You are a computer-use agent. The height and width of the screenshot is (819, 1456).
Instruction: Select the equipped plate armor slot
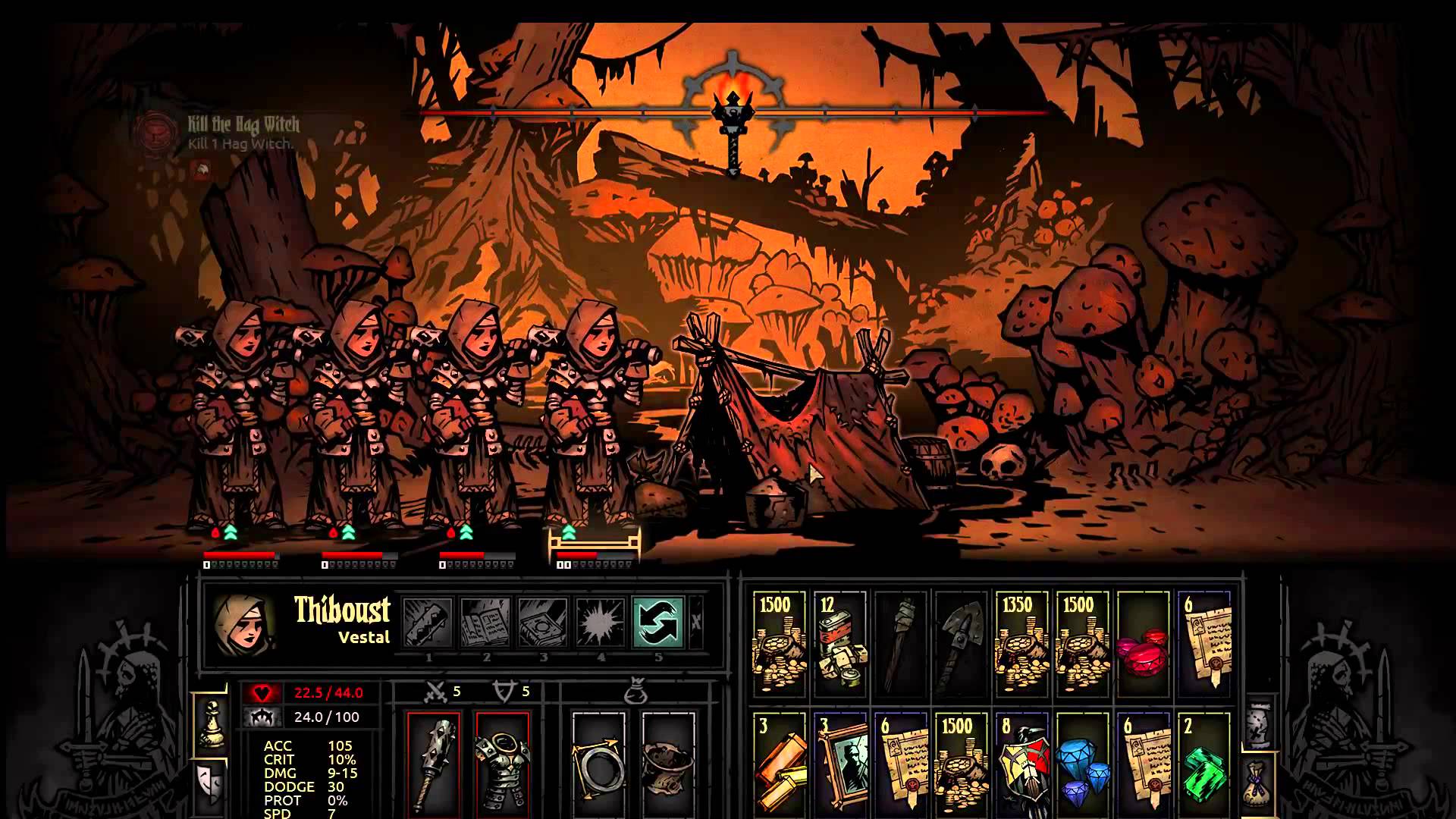[502, 762]
